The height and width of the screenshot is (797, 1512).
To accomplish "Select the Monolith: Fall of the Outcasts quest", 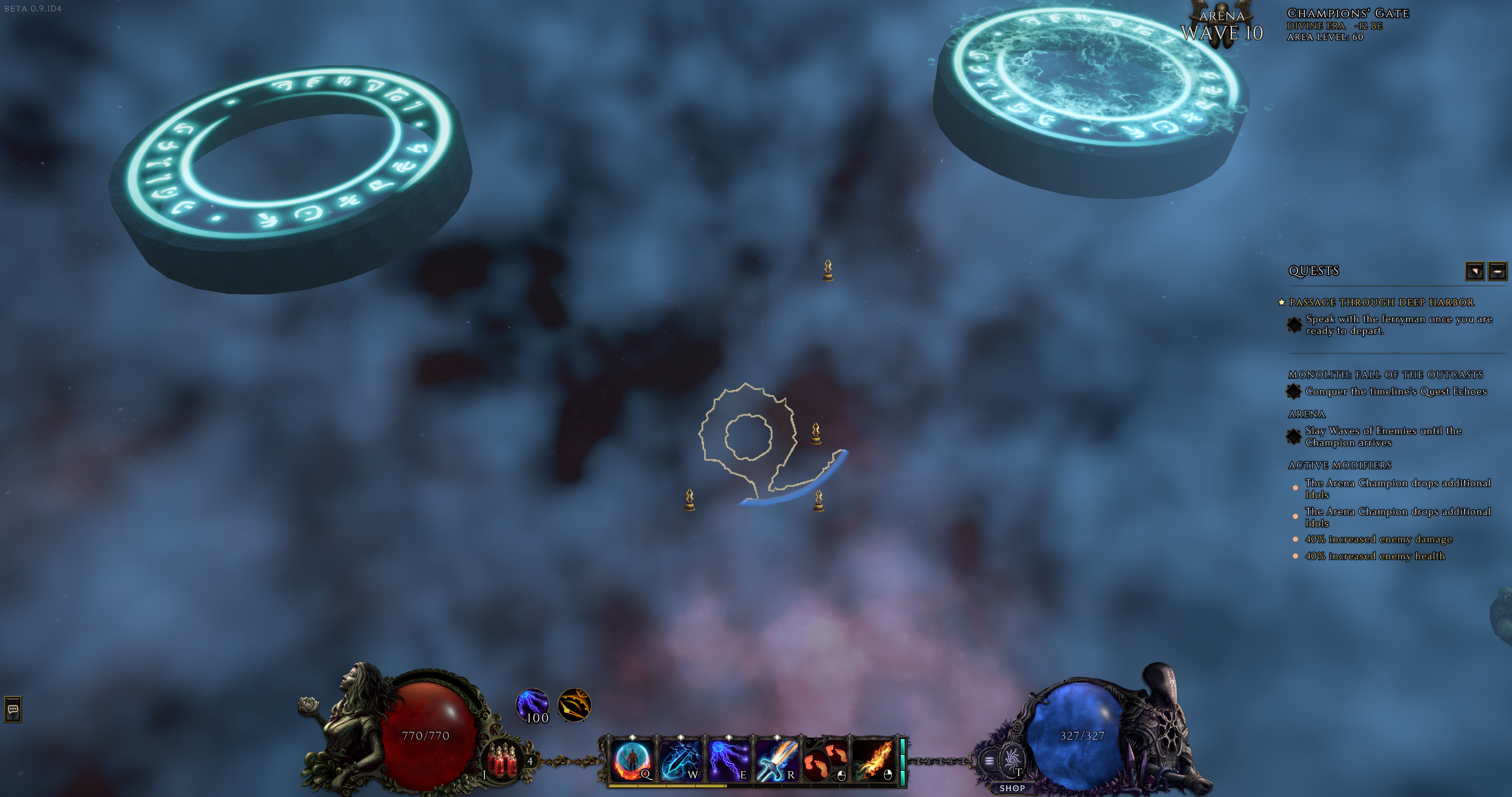I will click(x=1385, y=375).
